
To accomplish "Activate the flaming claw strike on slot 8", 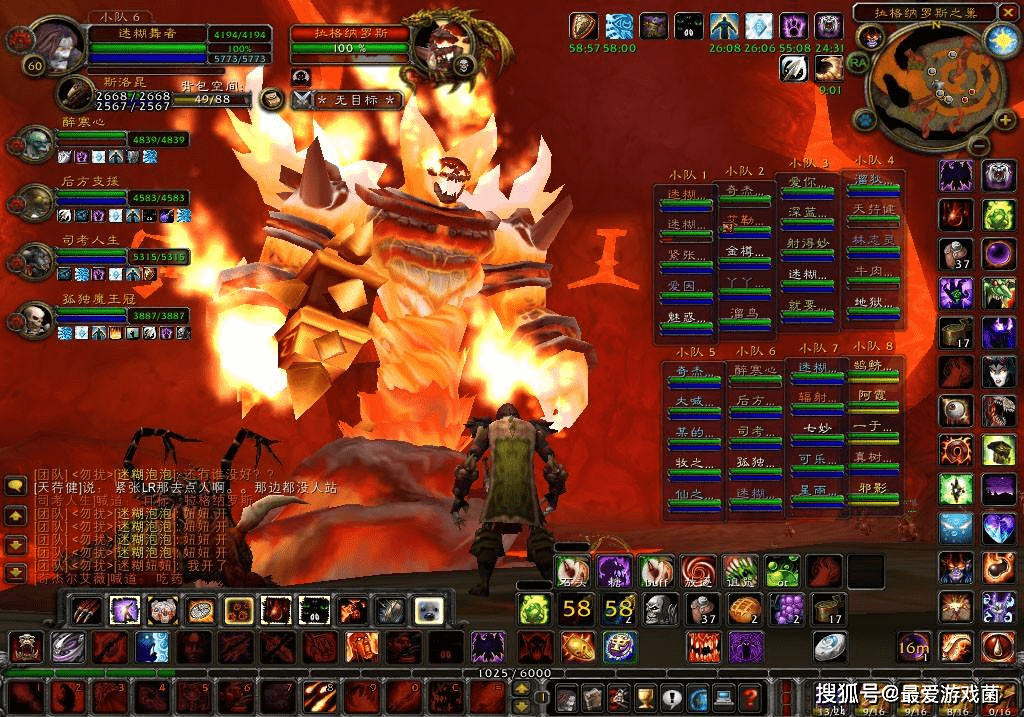I will [x=319, y=695].
